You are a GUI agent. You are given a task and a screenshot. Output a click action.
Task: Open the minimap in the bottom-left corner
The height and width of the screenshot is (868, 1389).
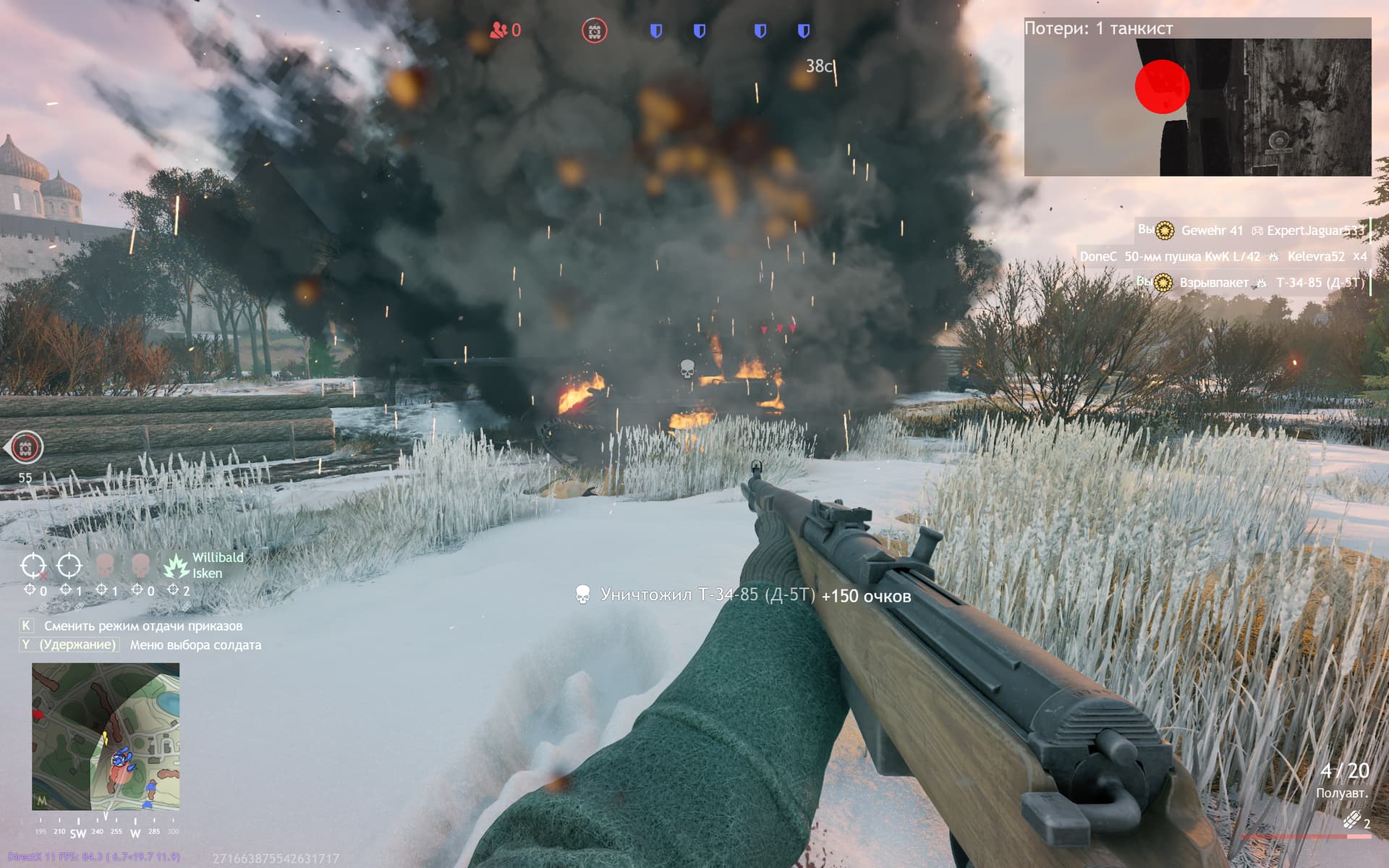106,736
